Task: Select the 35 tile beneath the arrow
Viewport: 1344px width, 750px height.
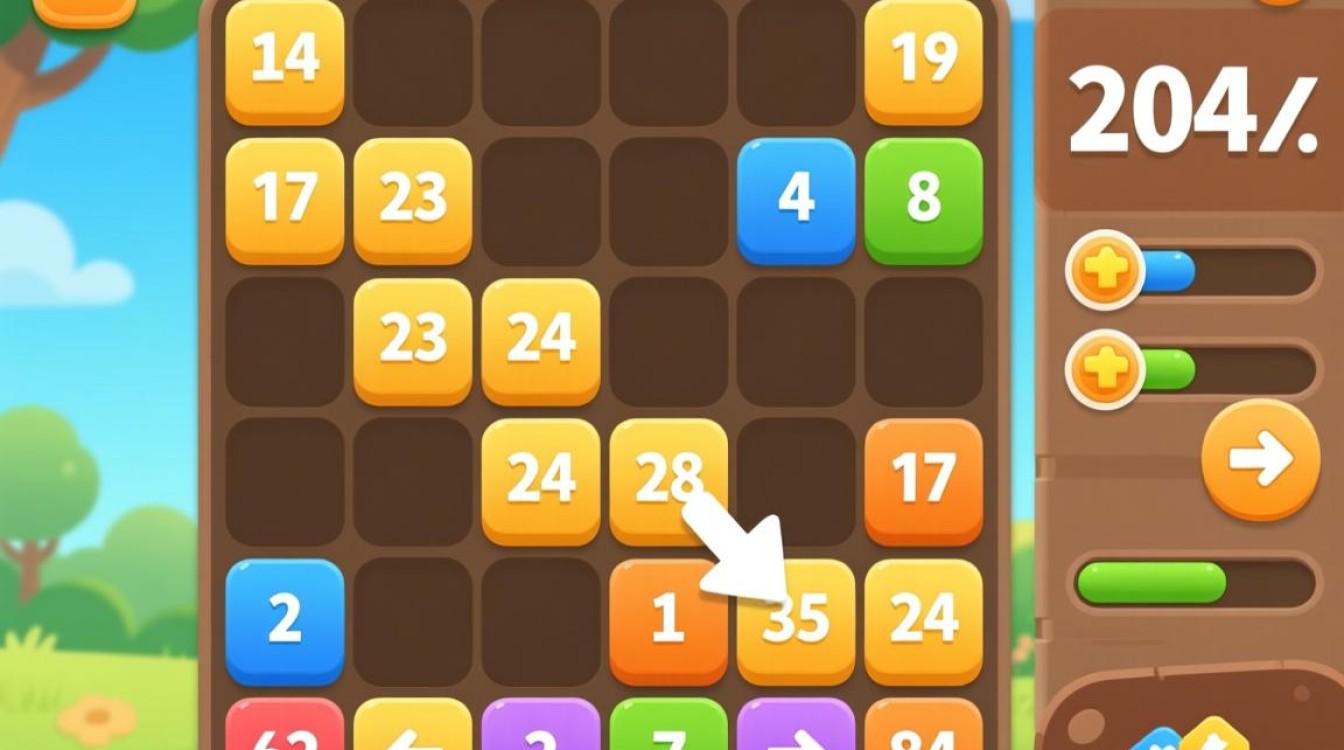Action: [797, 618]
